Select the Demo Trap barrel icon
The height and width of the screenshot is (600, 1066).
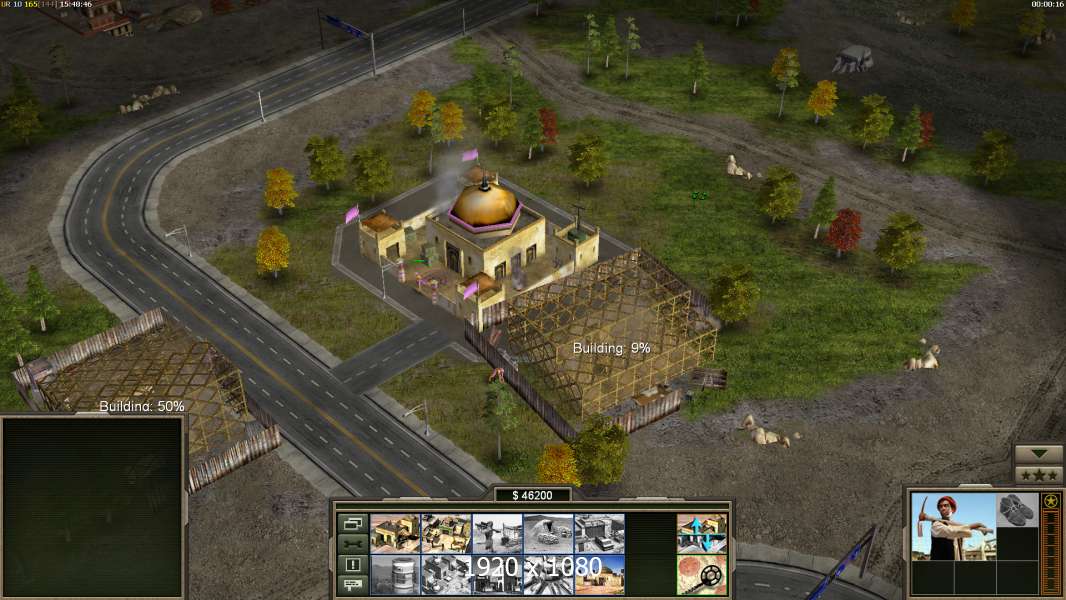395,574
